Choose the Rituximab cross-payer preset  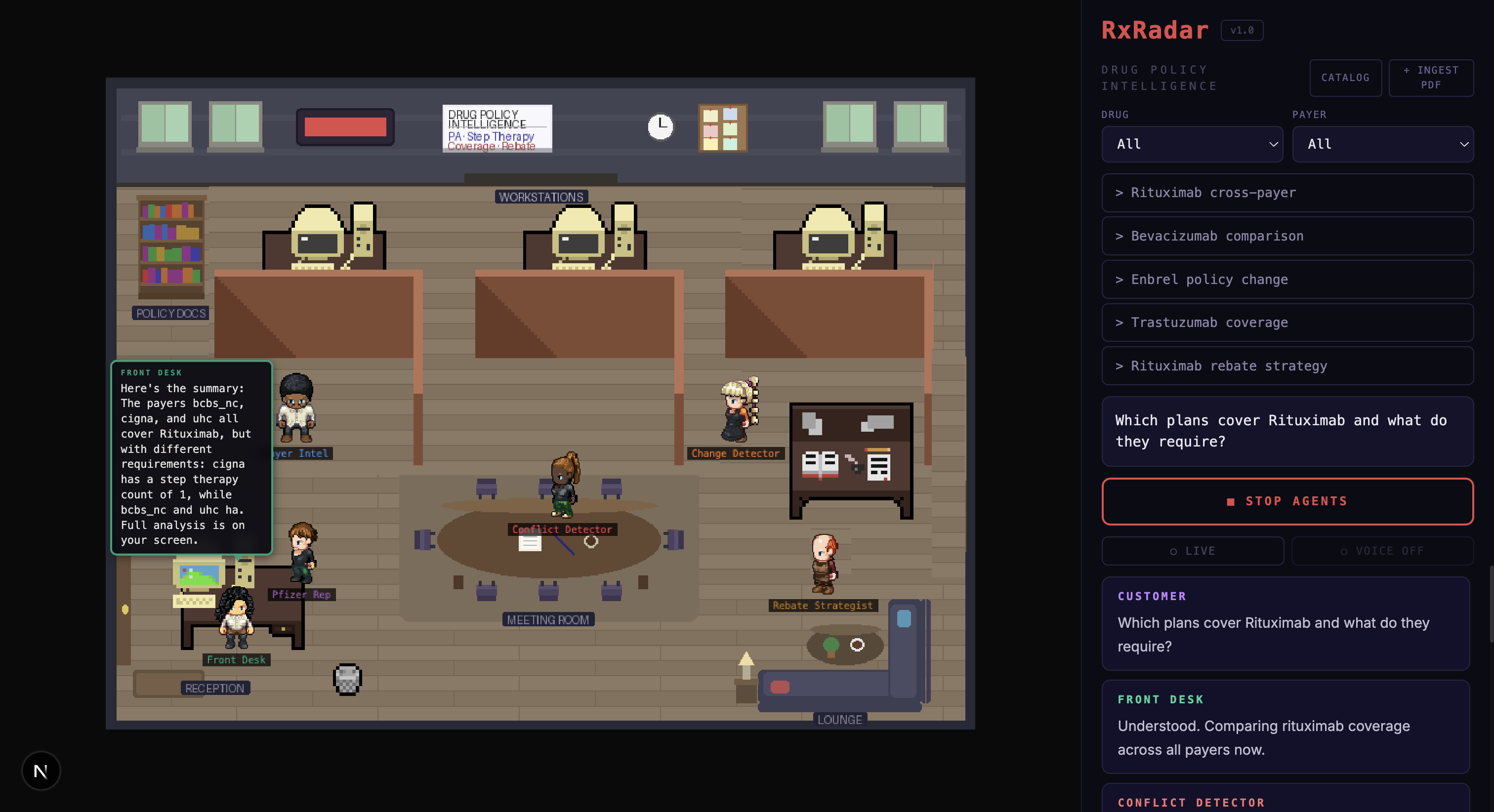[x=1287, y=193]
